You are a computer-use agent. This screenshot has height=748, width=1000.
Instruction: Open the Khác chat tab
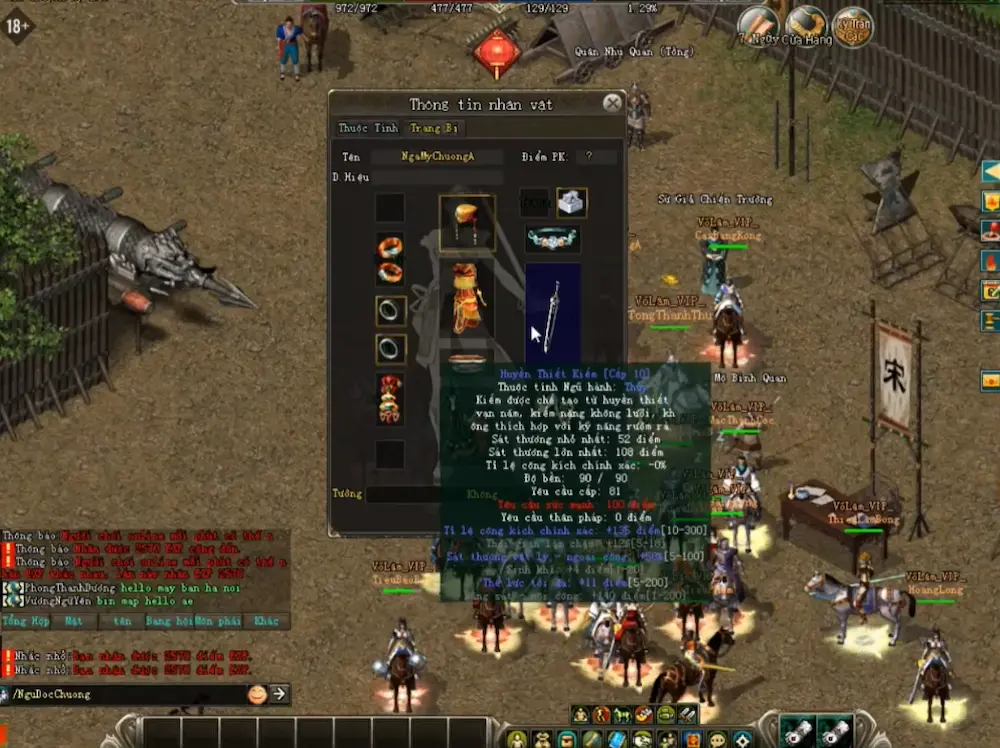266,621
